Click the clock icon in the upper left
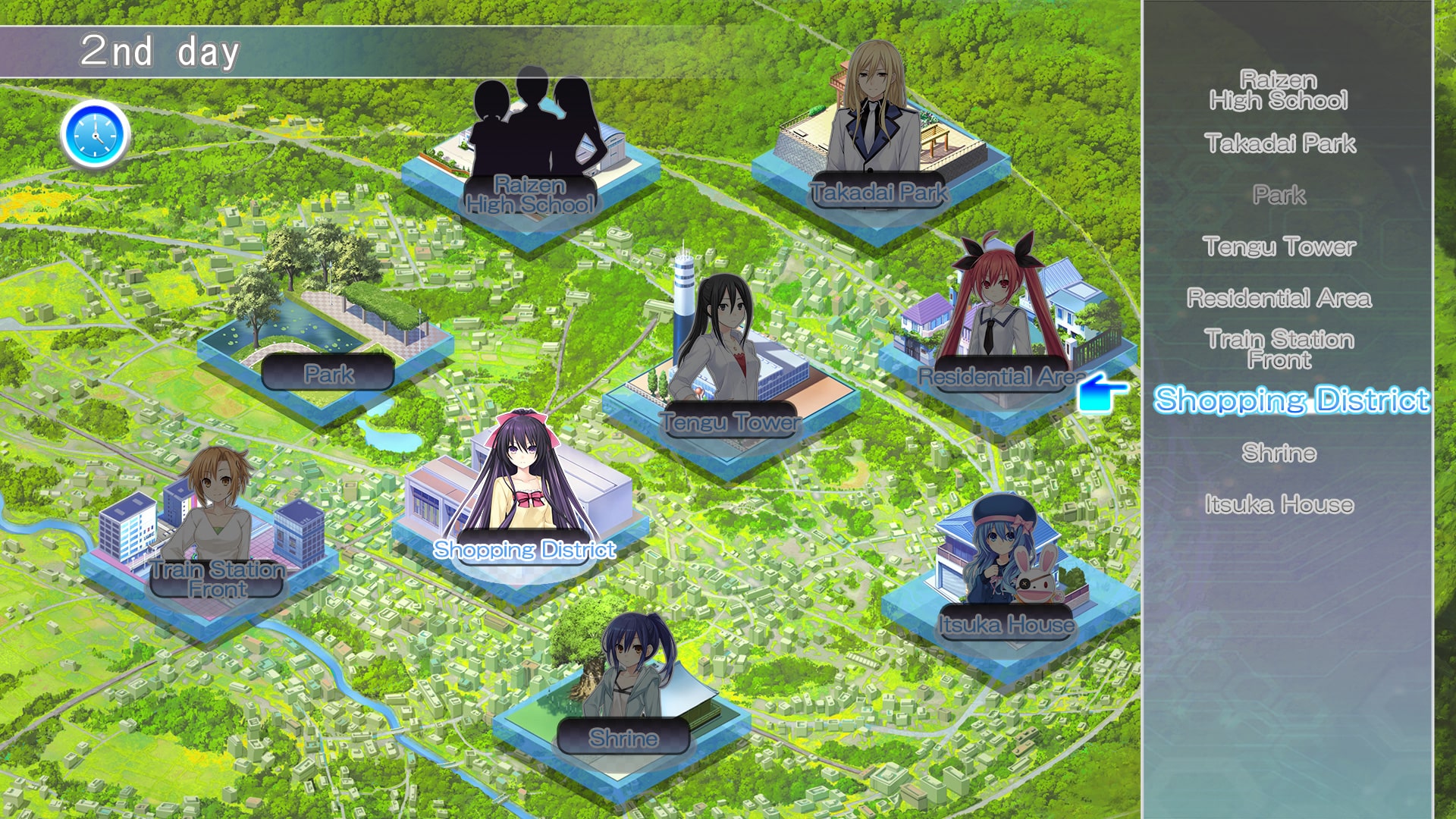 coord(95,133)
